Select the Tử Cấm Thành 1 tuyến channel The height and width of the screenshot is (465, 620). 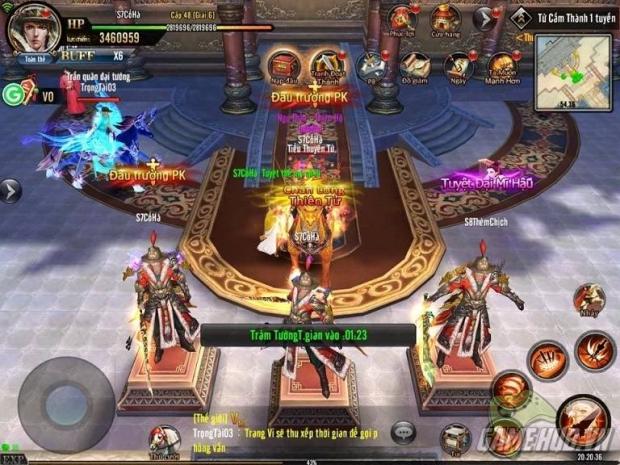[560, 16]
